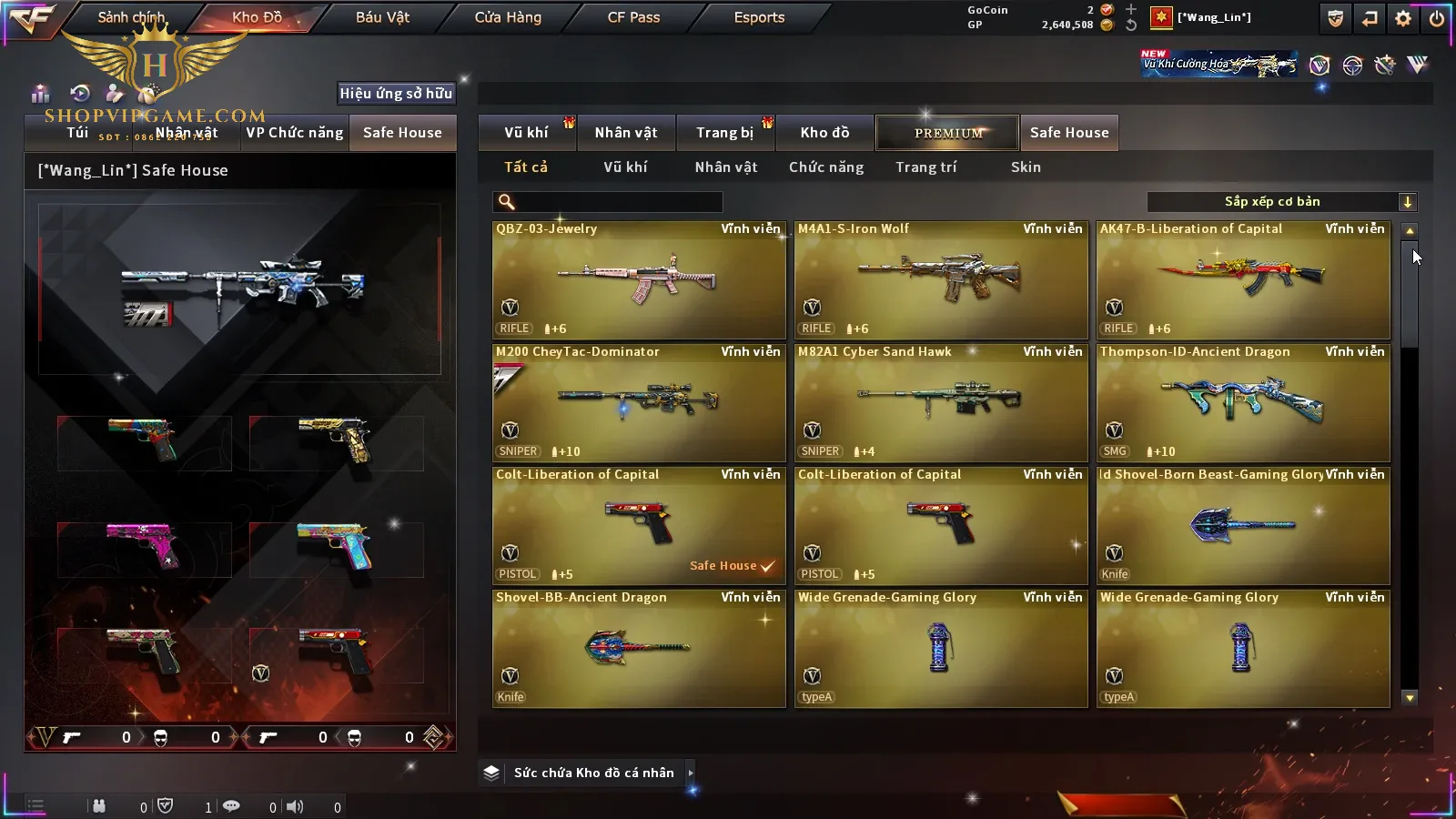Pick the M200 CheyTac-Dominator sniper
This screenshot has width=1456, height=819.
[639, 403]
